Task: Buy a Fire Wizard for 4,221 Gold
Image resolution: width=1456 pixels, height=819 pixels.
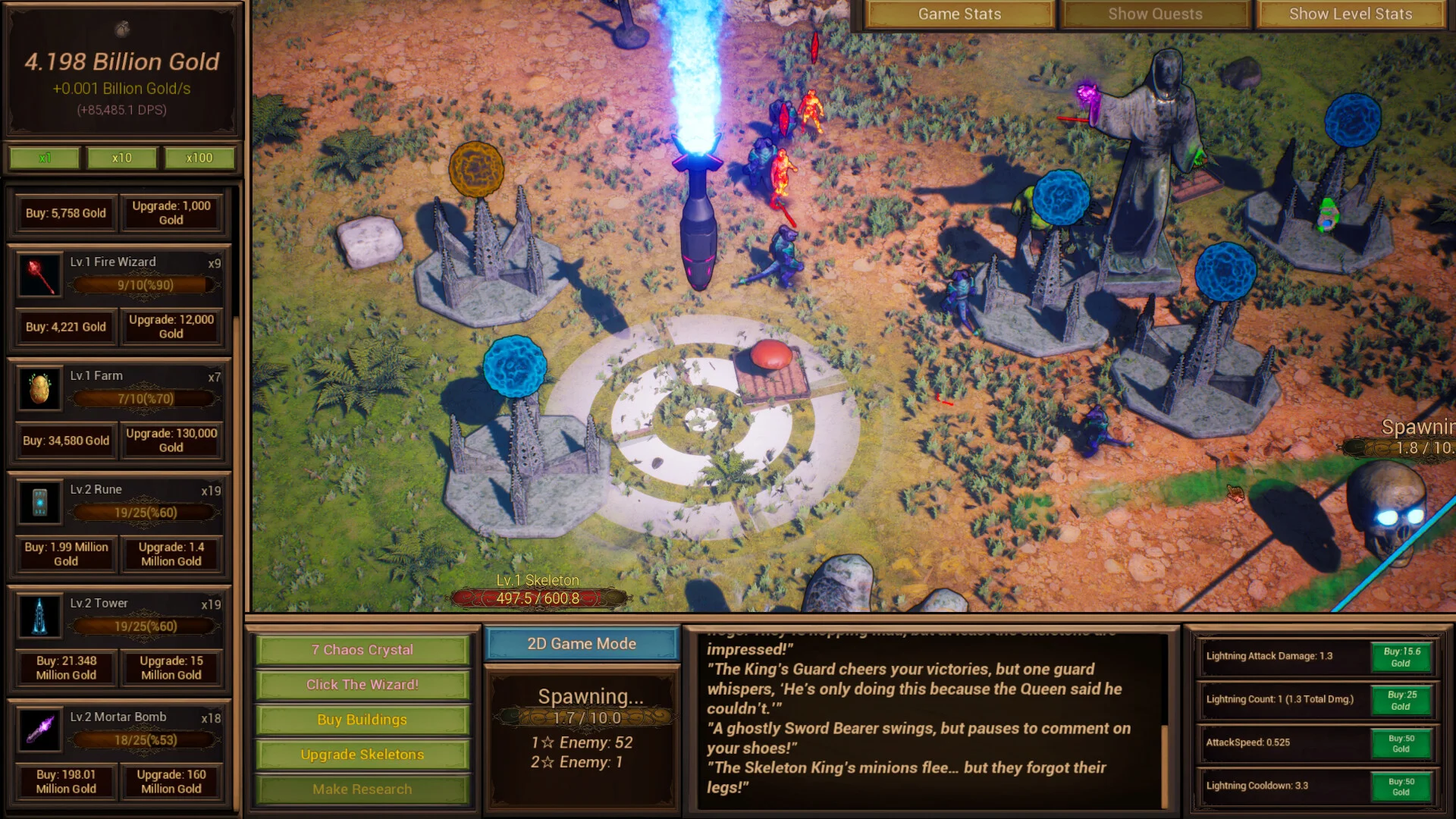Action: 65,327
